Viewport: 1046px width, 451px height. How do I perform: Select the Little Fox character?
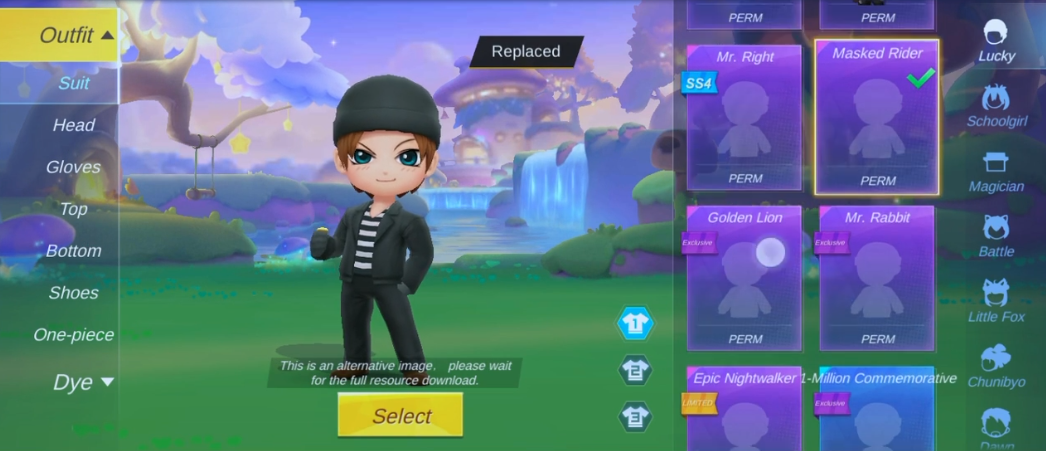(996, 301)
